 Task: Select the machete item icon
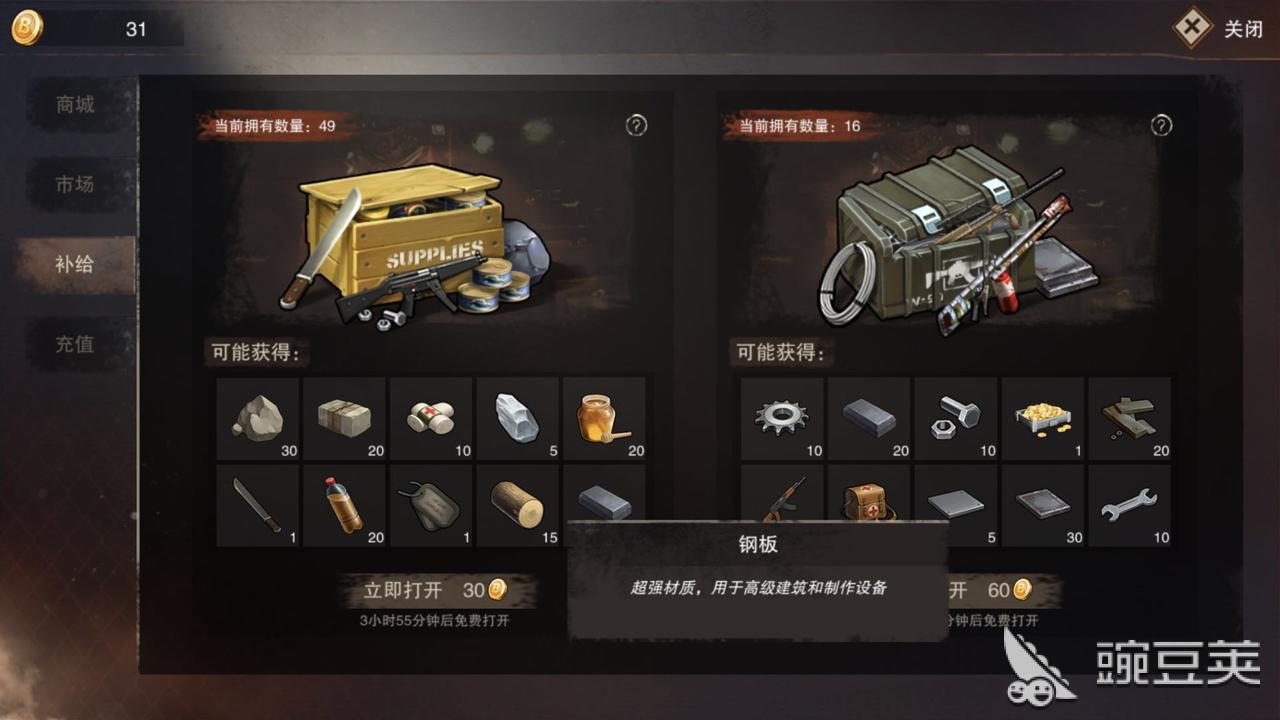(x=257, y=505)
